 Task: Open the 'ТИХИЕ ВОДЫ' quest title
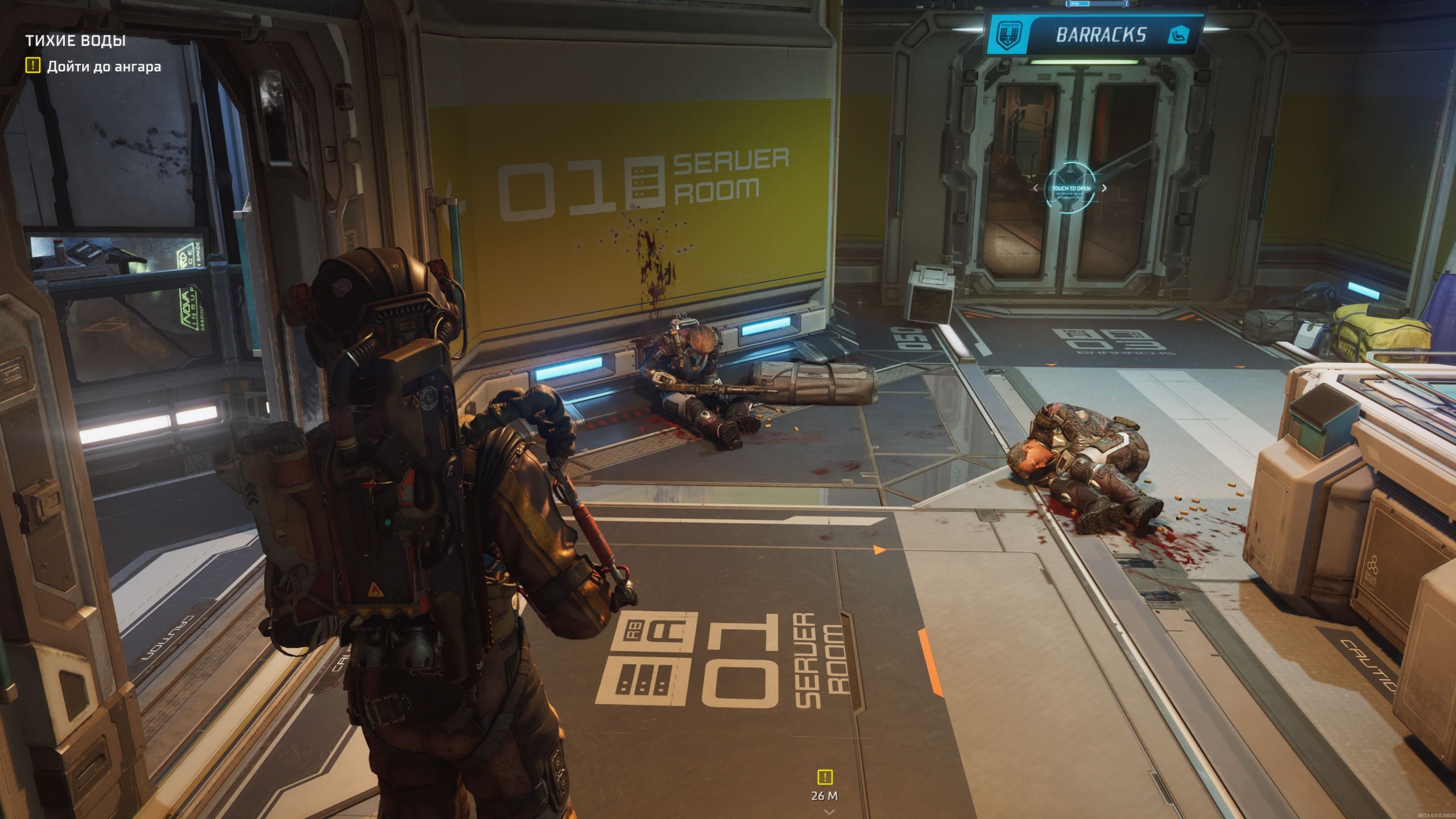(76, 40)
